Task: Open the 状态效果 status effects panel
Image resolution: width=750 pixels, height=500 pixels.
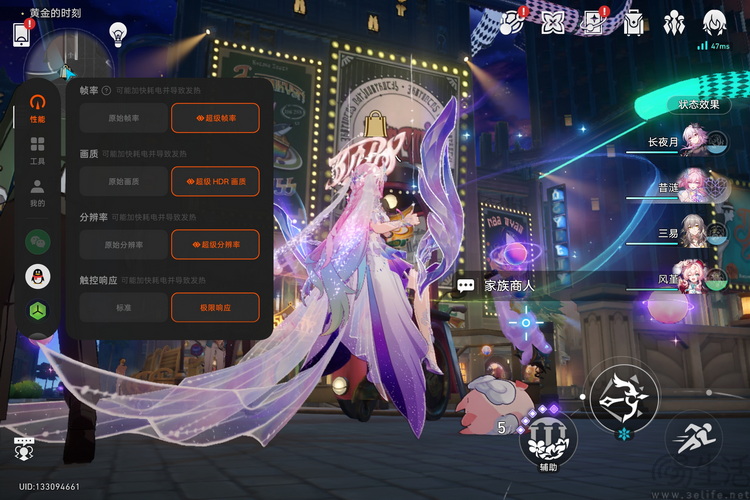Action: (697, 104)
